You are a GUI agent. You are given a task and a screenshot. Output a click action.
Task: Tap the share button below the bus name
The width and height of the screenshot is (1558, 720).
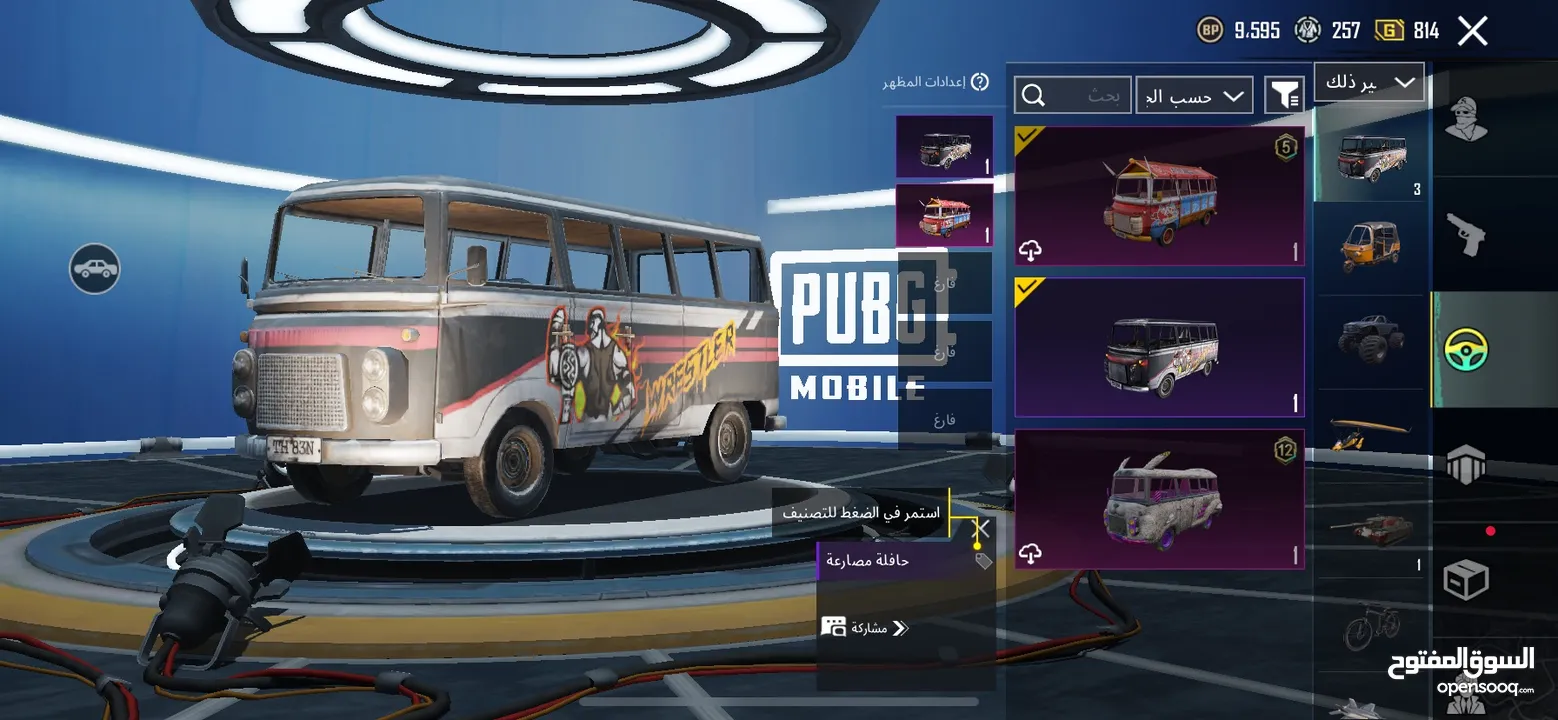coord(864,628)
